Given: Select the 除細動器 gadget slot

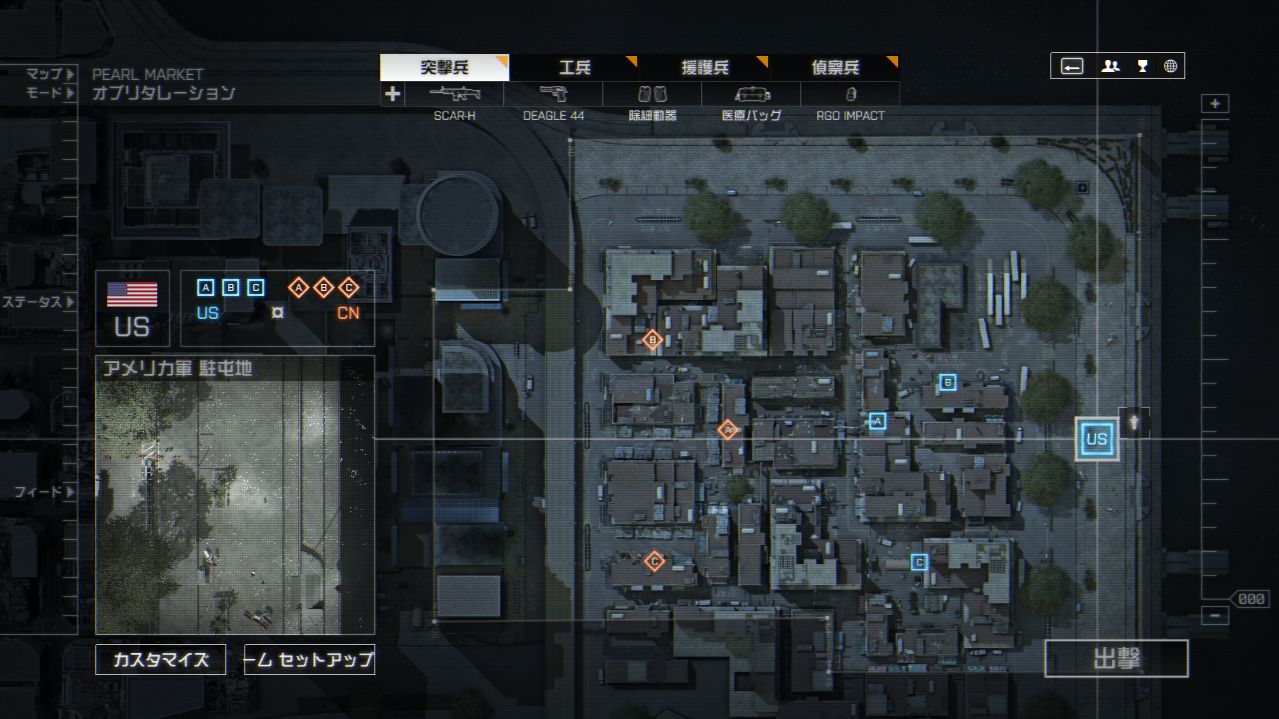Looking at the screenshot, I should point(652,95).
